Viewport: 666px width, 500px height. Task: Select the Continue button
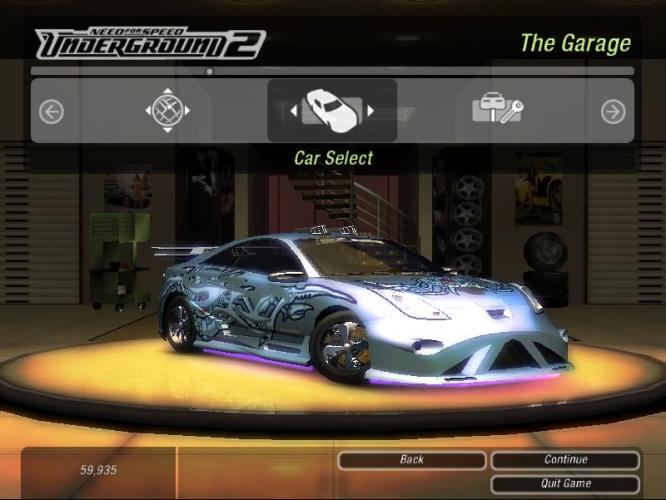pos(565,460)
